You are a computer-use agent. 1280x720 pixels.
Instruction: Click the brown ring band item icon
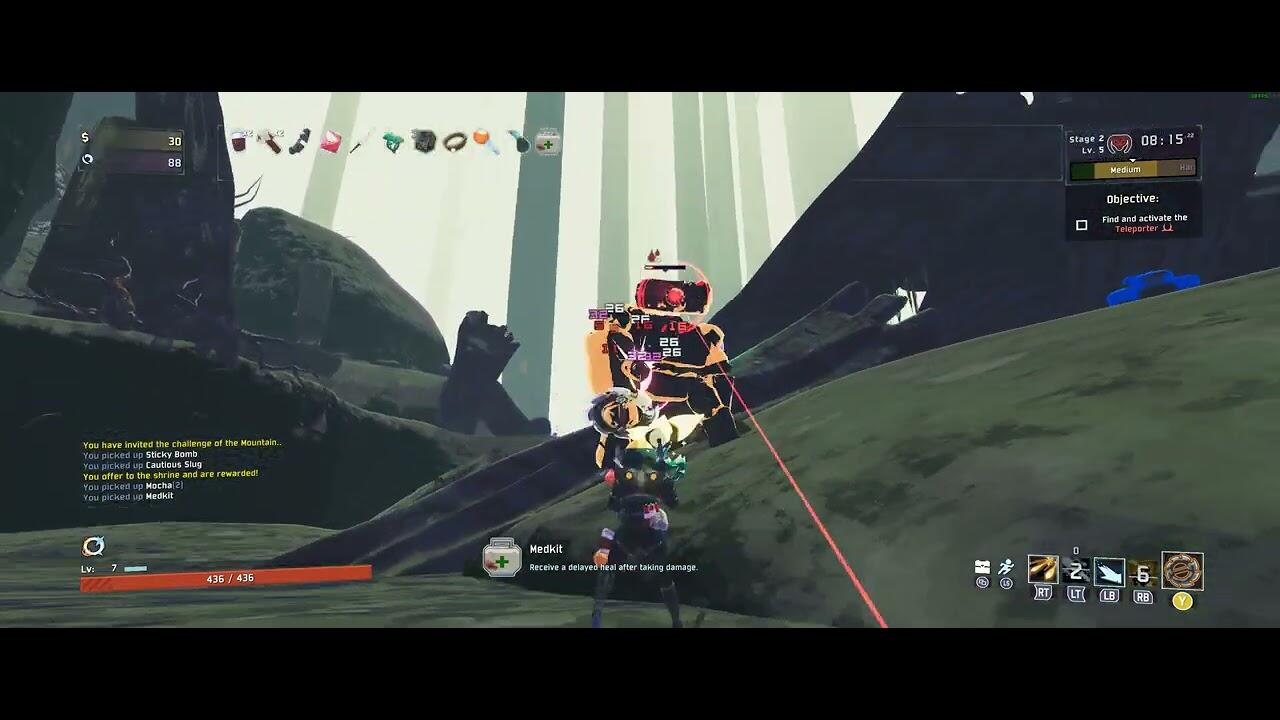455,142
